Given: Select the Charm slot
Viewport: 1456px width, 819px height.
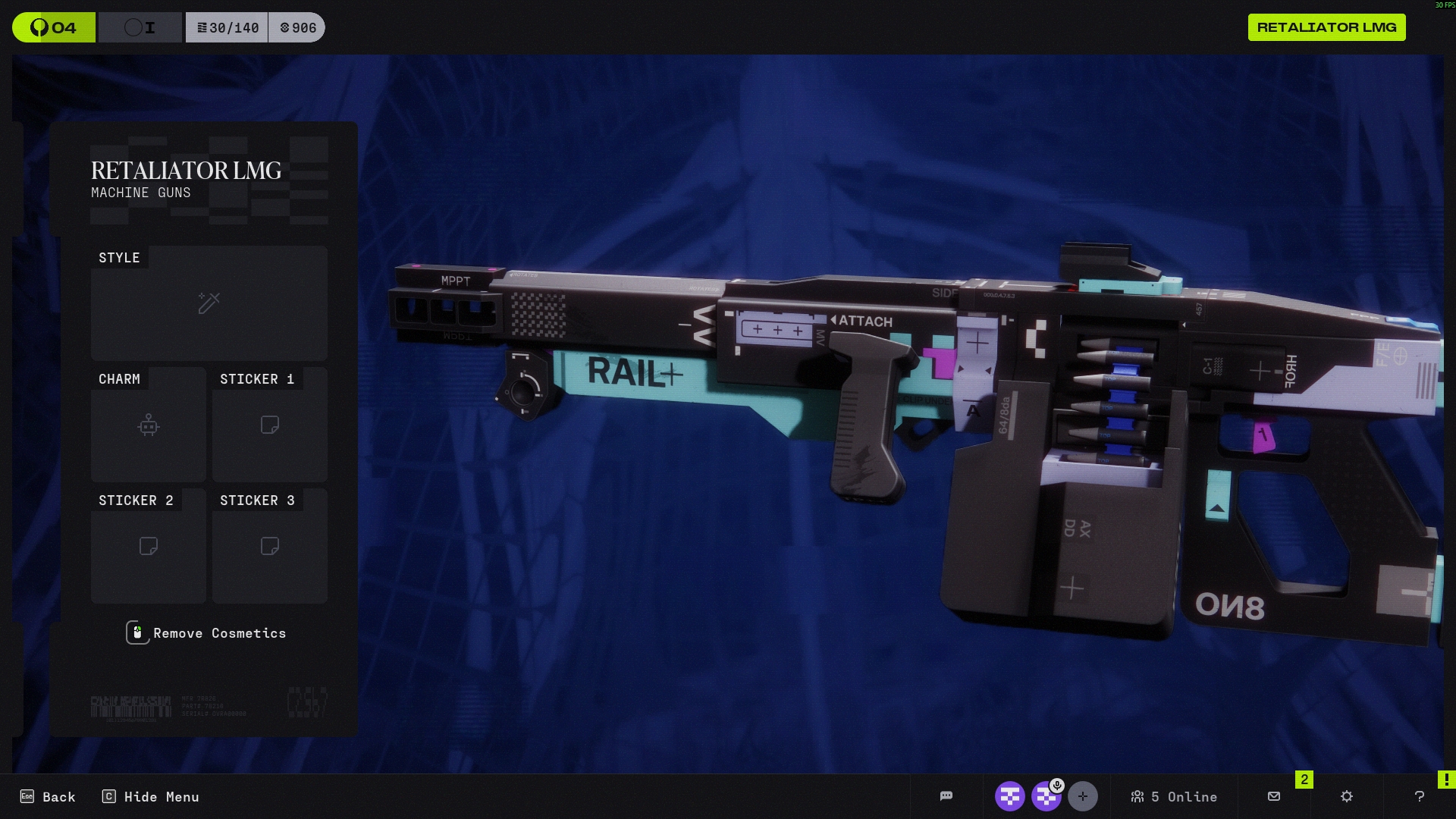Looking at the screenshot, I should pos(148,425).
